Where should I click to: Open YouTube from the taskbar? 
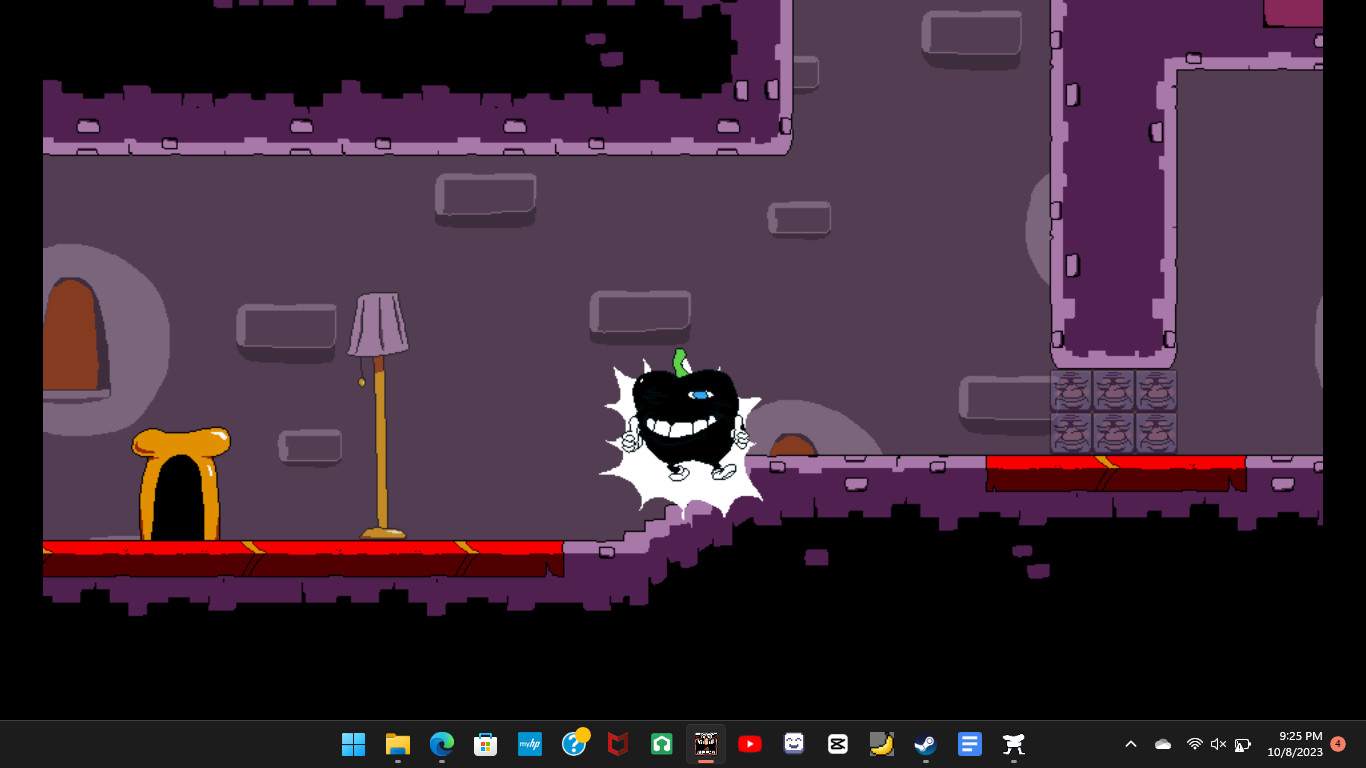tap(749, 744)
